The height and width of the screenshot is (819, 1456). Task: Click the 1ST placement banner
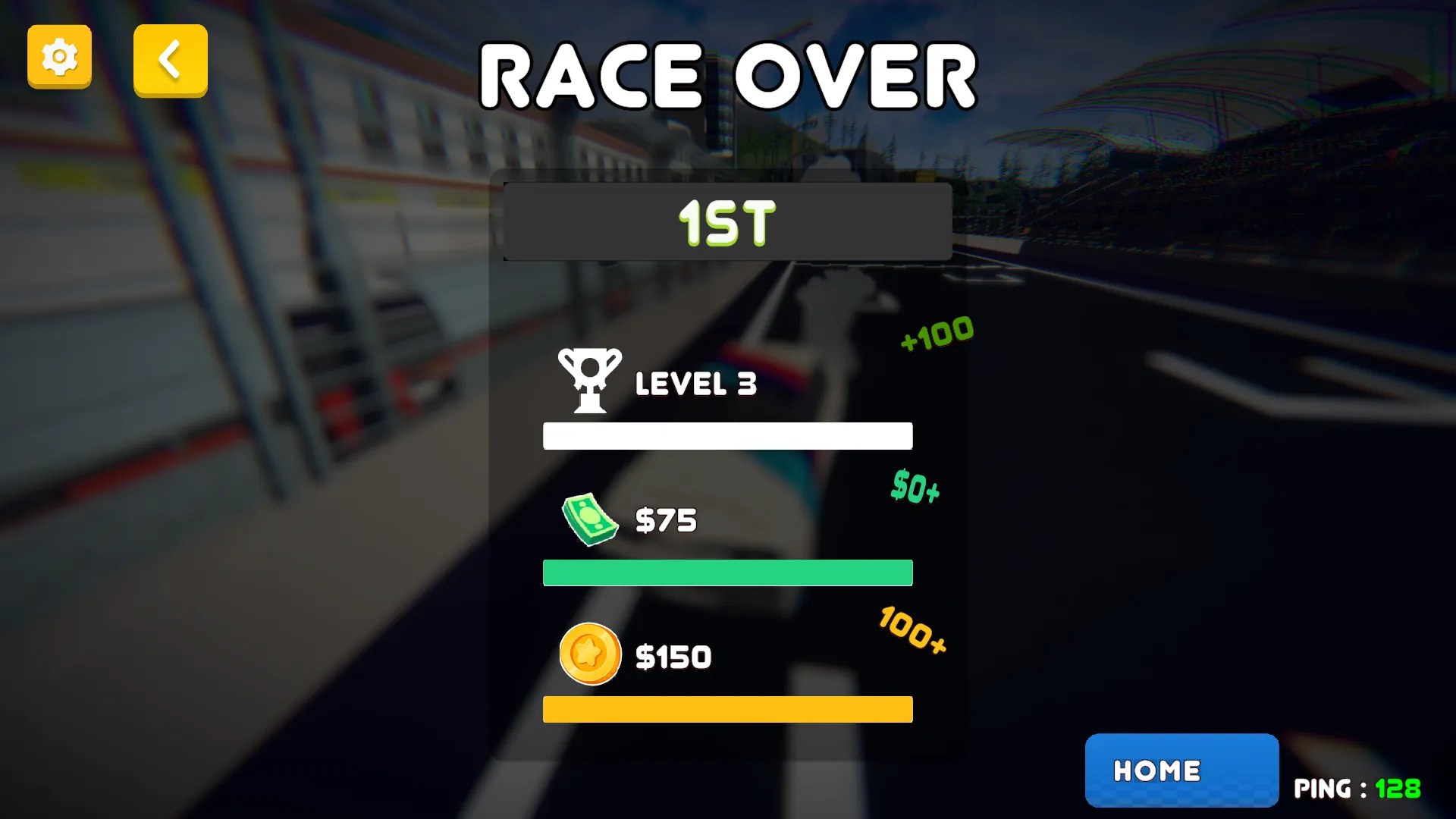(x=726, y=221)
